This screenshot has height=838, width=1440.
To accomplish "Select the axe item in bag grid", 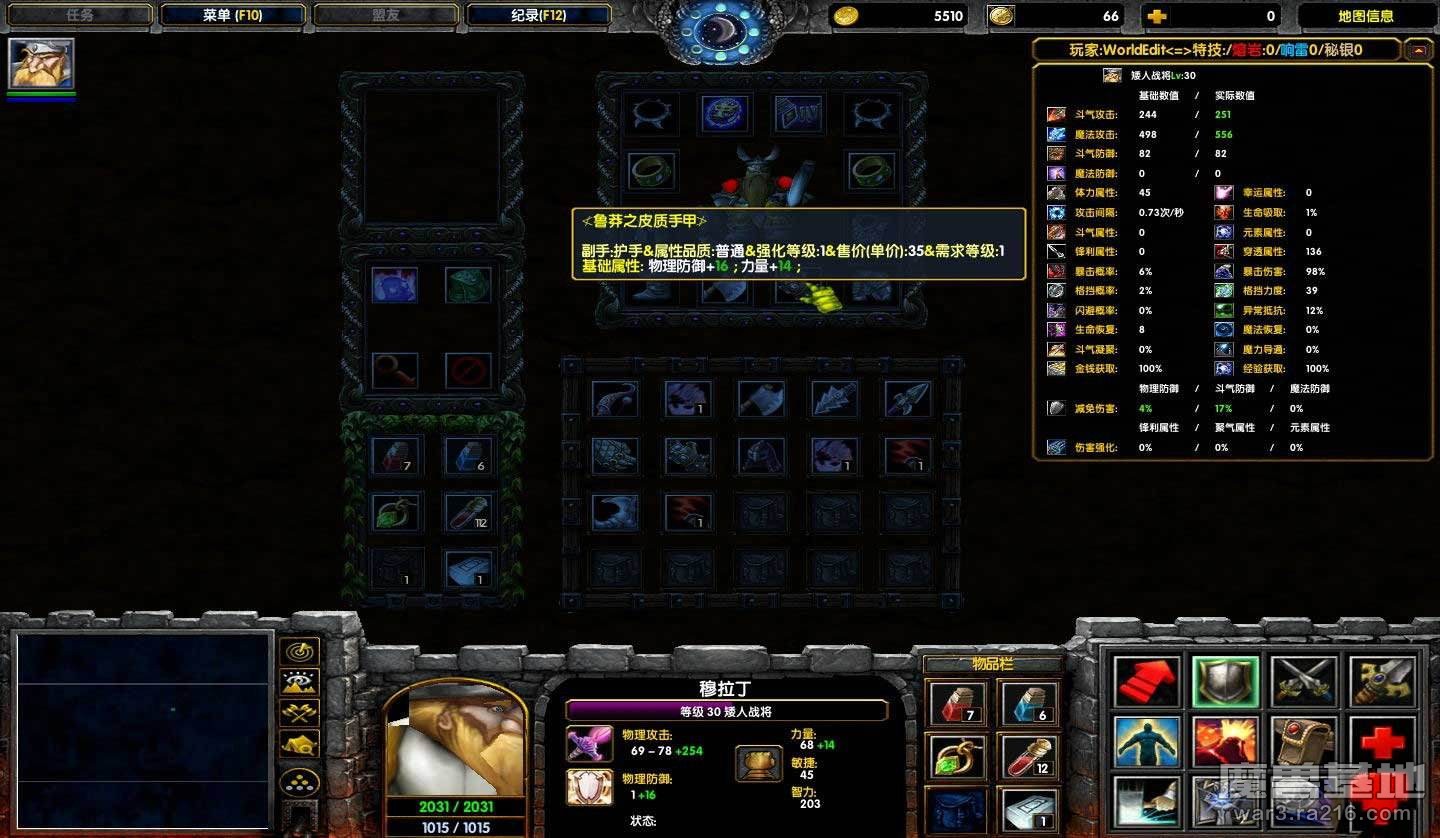I will pos(761,399).
